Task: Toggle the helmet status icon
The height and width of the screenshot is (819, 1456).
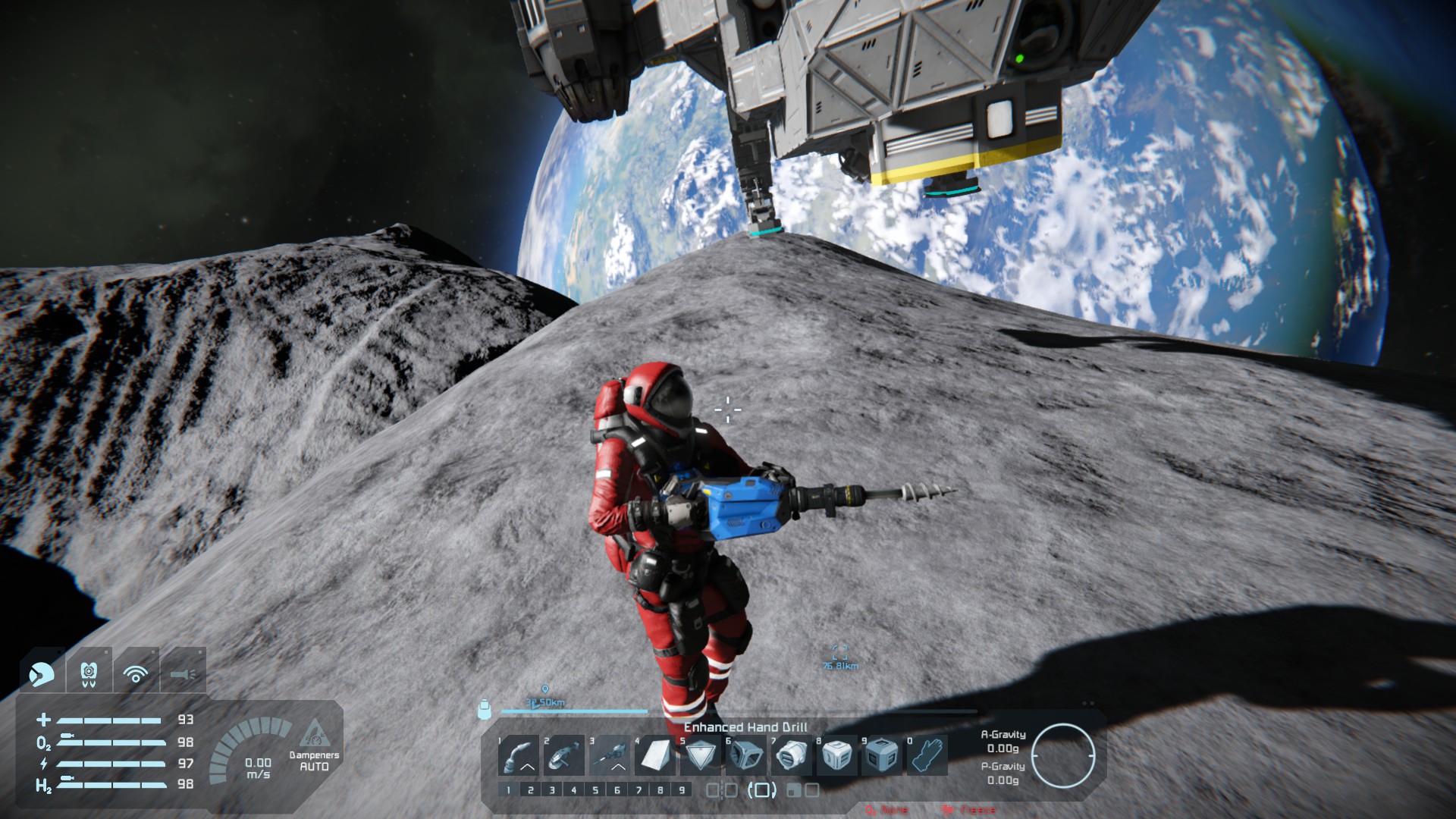Action: click(x=42, y=673)
